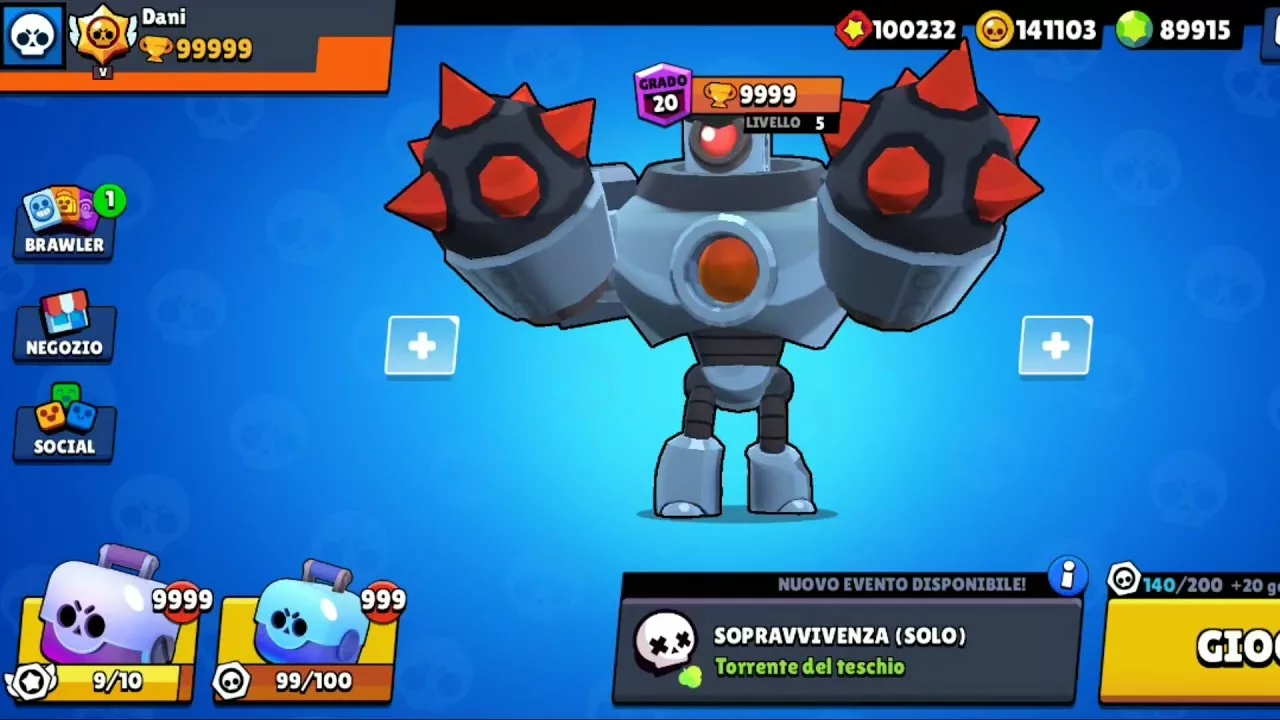Viewport: 1280px width, 720px height.
Task: Click the star points icon
Action: (855, 30)
